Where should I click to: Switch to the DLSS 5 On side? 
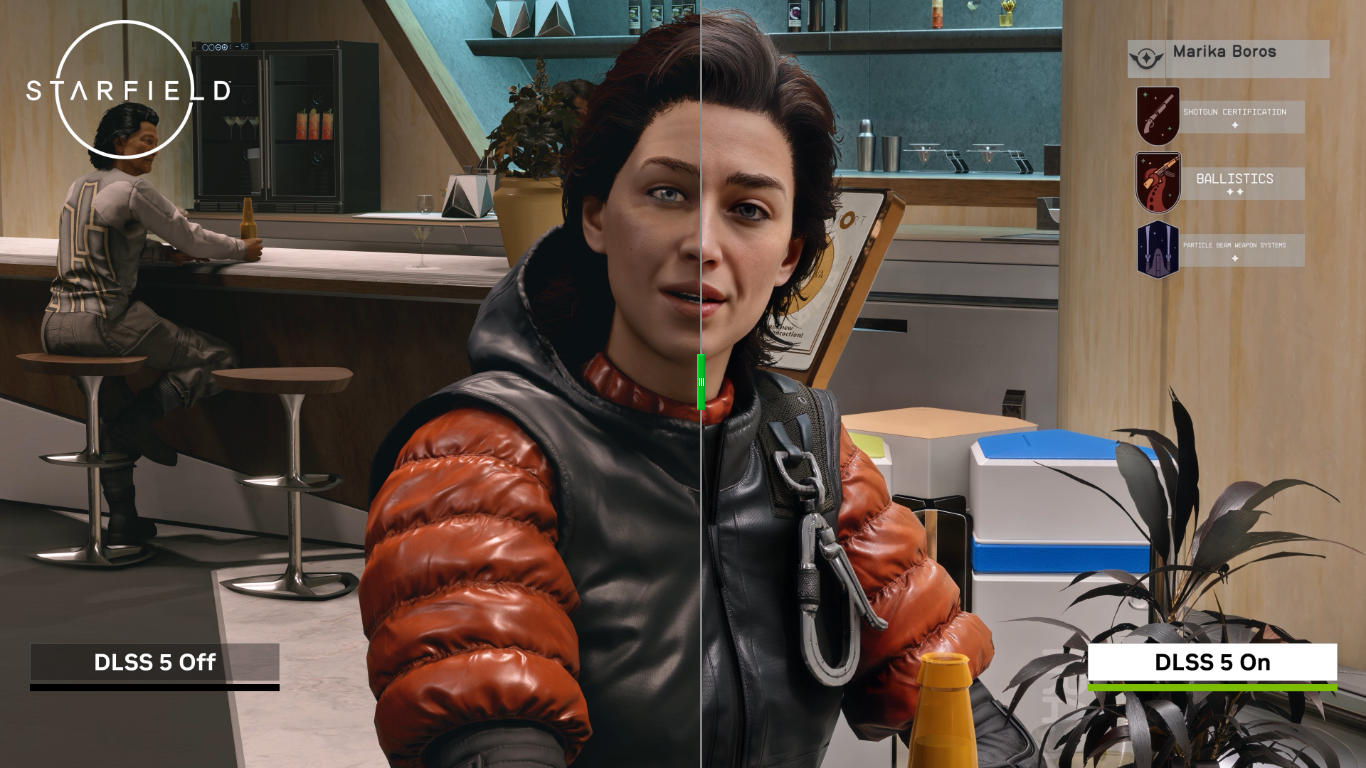click(1213, 661)
